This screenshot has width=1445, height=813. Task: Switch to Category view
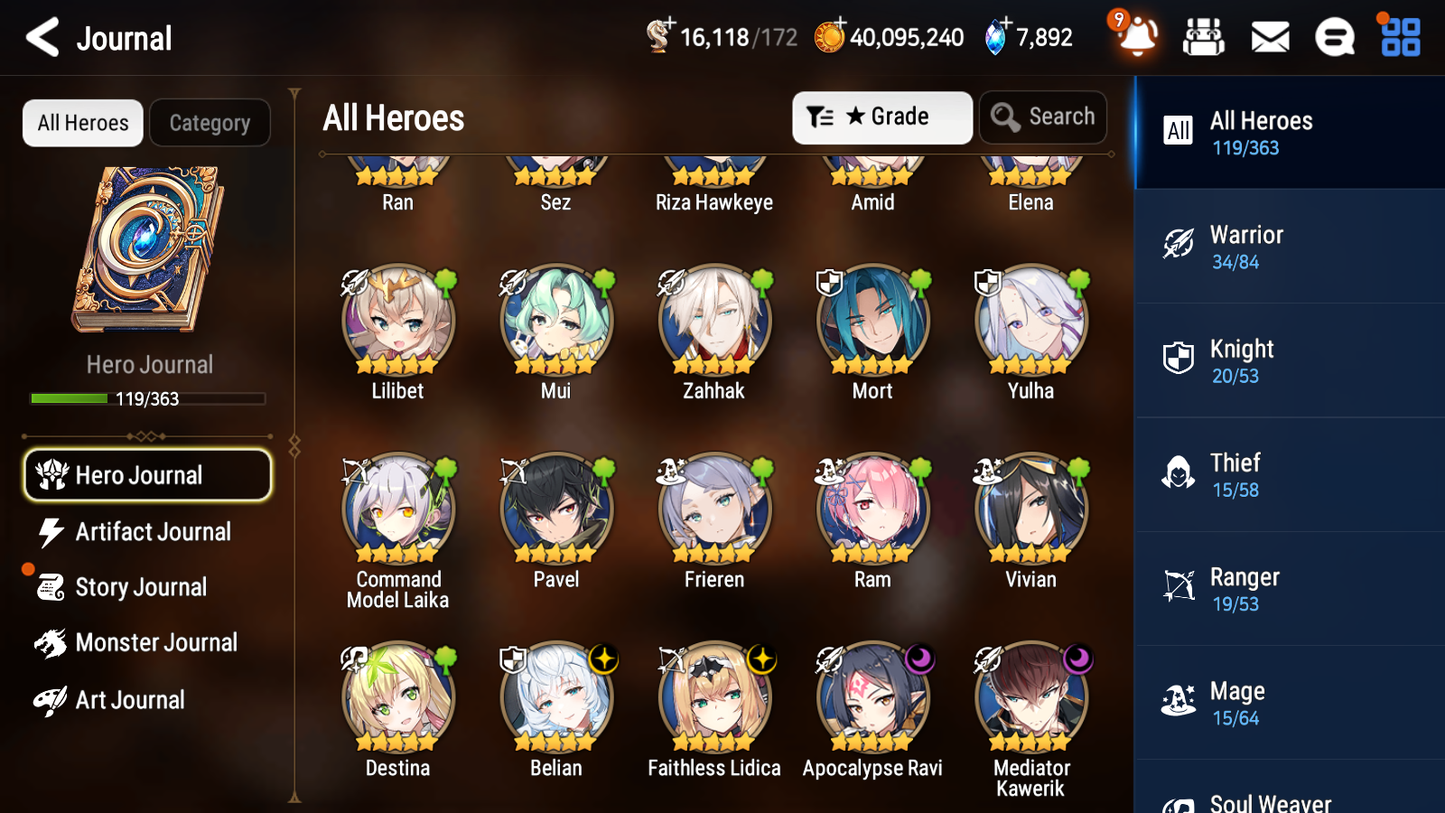pyautogui.click(x=210, y=122)
